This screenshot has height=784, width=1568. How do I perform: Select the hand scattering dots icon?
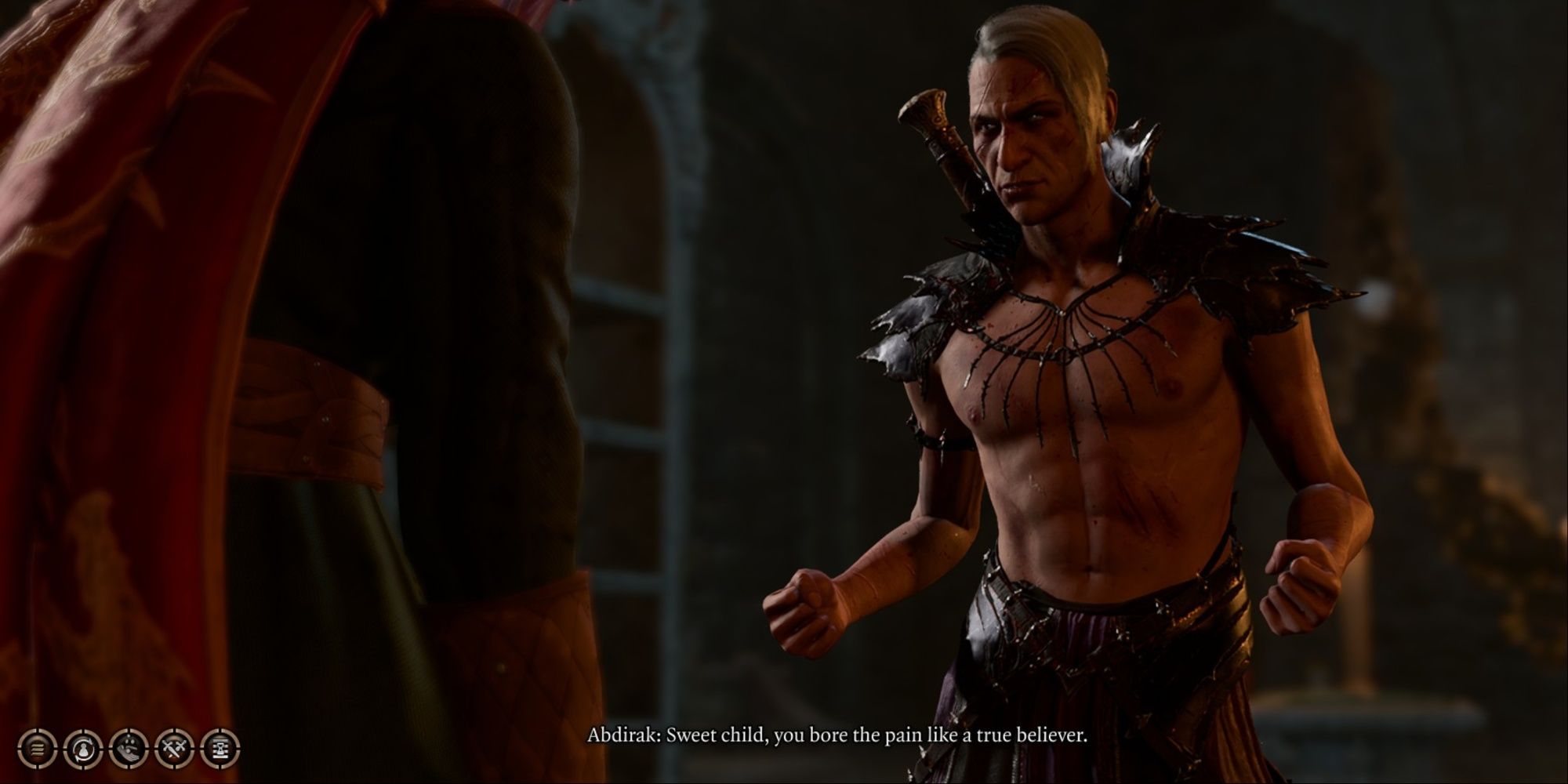tap(129, 747)
